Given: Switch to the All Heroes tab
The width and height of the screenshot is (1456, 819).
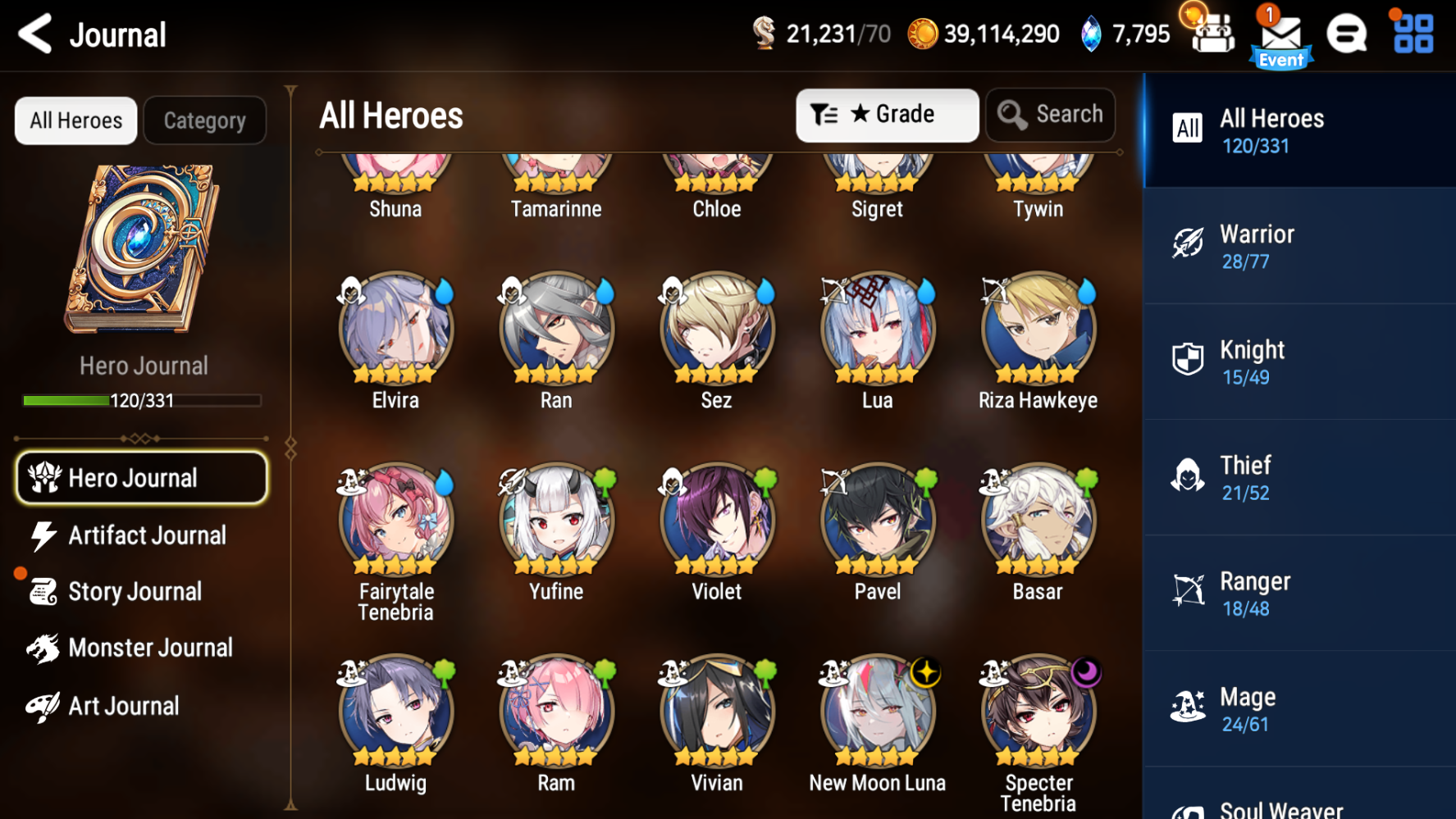Looking at the screenshot, I should pos(75,121).
